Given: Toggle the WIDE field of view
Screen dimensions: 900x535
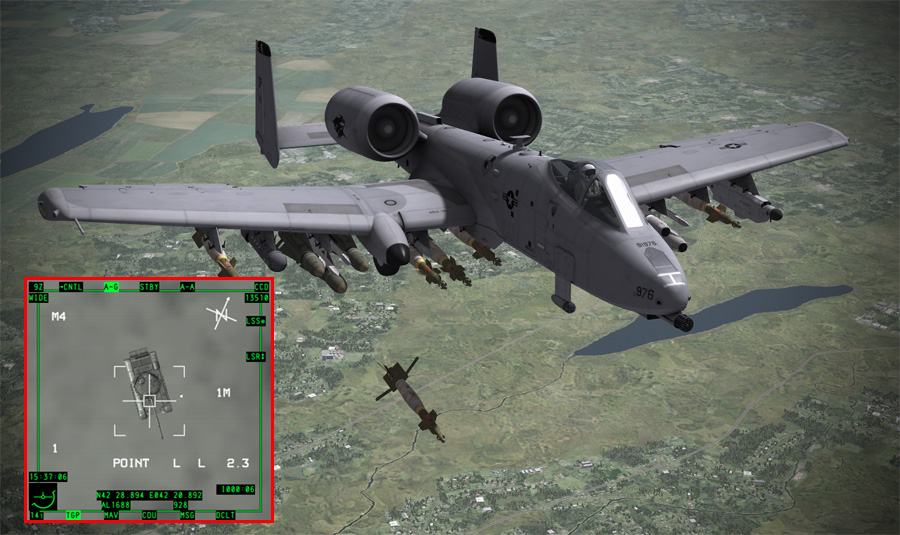Looking at the screenshot, I should pyautogui.click(x=38, y=298).
